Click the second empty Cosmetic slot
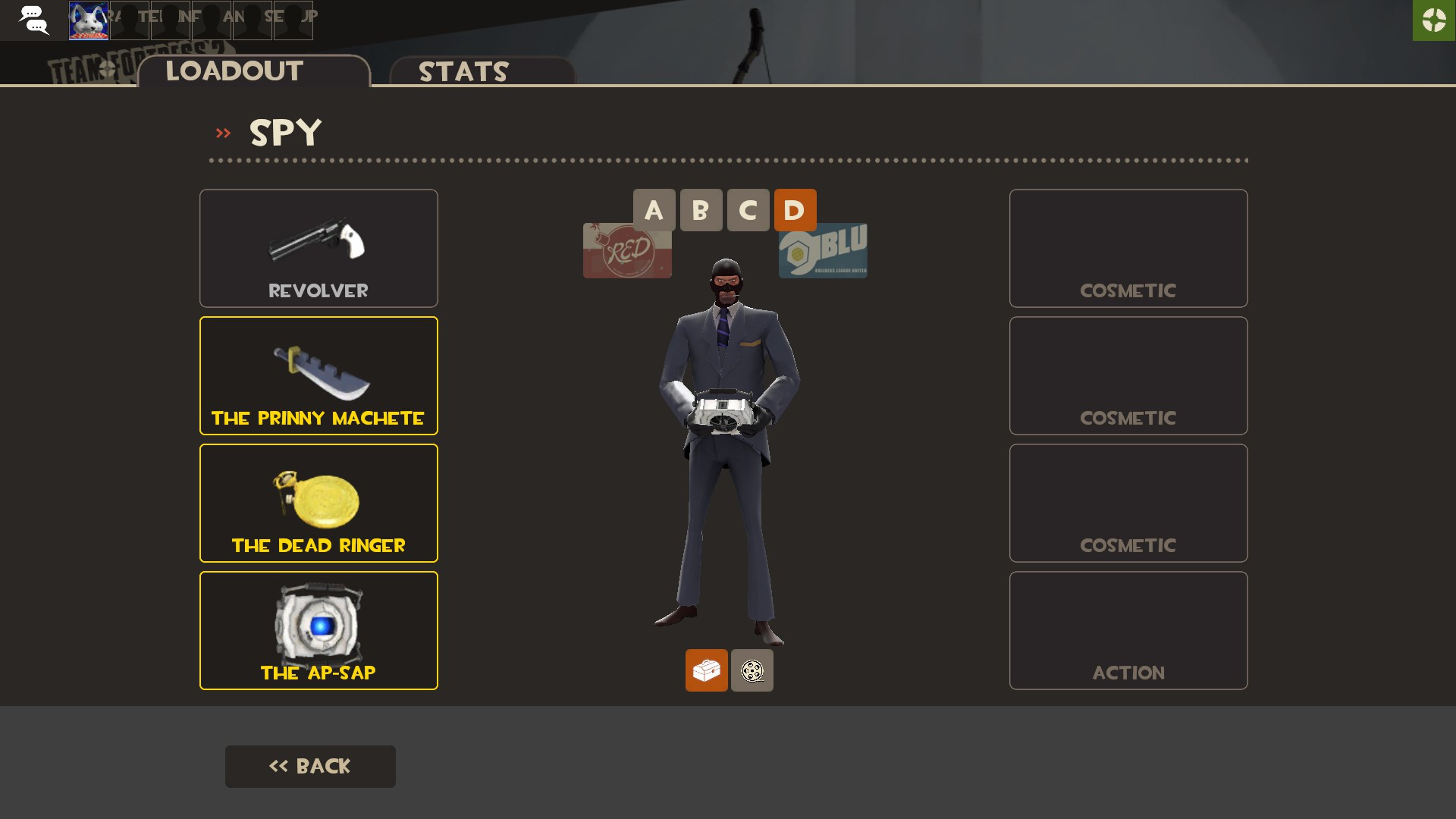The width and height of the screenshot is (1456, 819). (1128, 375)
